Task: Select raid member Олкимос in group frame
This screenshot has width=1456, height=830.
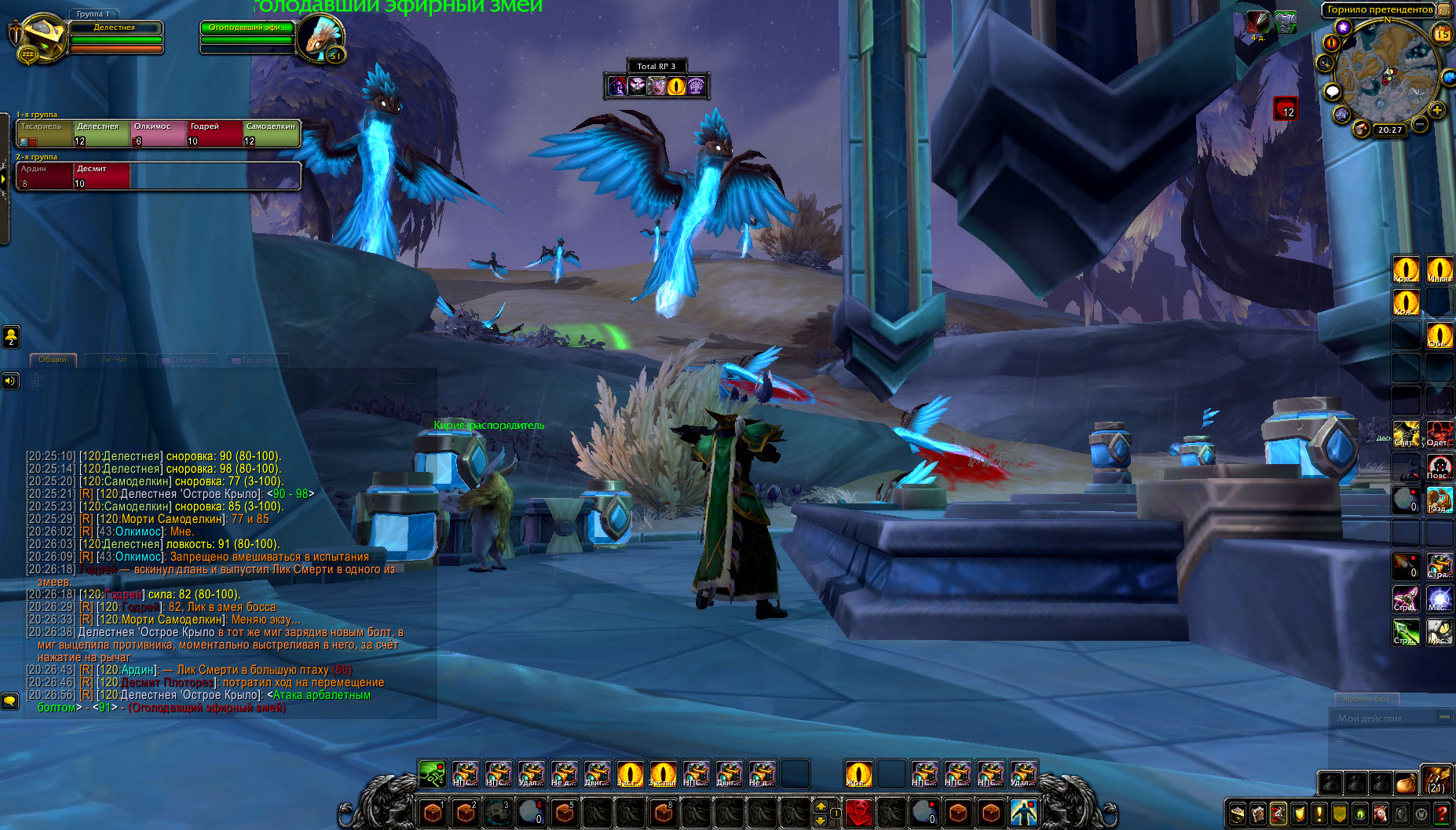Action: [x=159, y=133]
